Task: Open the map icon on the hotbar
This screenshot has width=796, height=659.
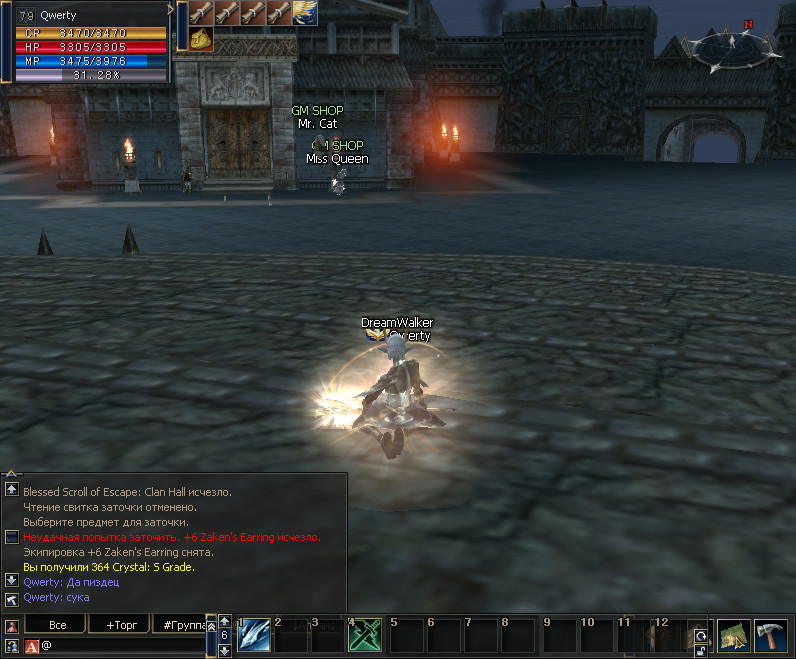Action: click(733, 635)
